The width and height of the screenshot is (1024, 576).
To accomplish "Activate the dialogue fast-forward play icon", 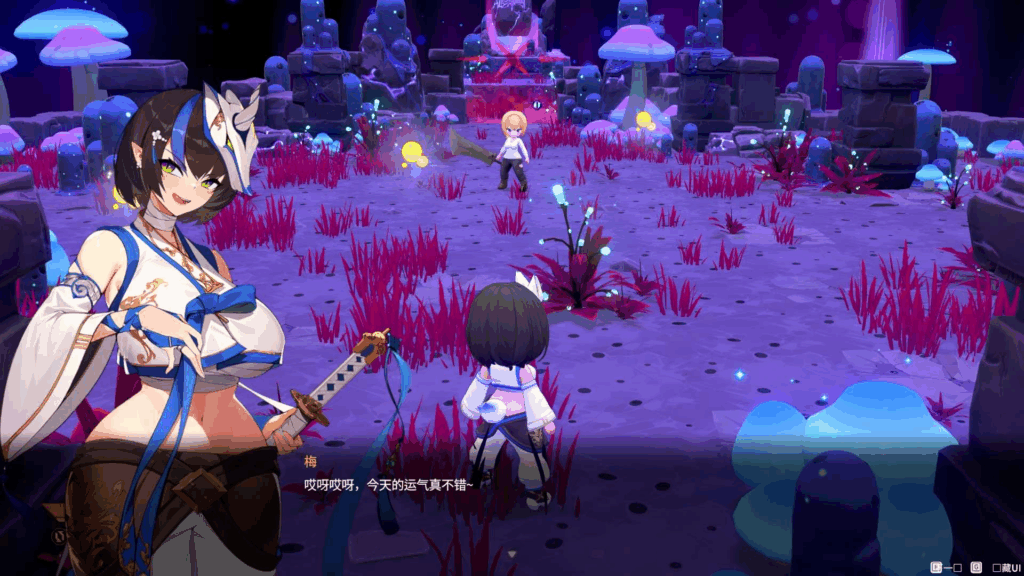I will tap(937, 568).
